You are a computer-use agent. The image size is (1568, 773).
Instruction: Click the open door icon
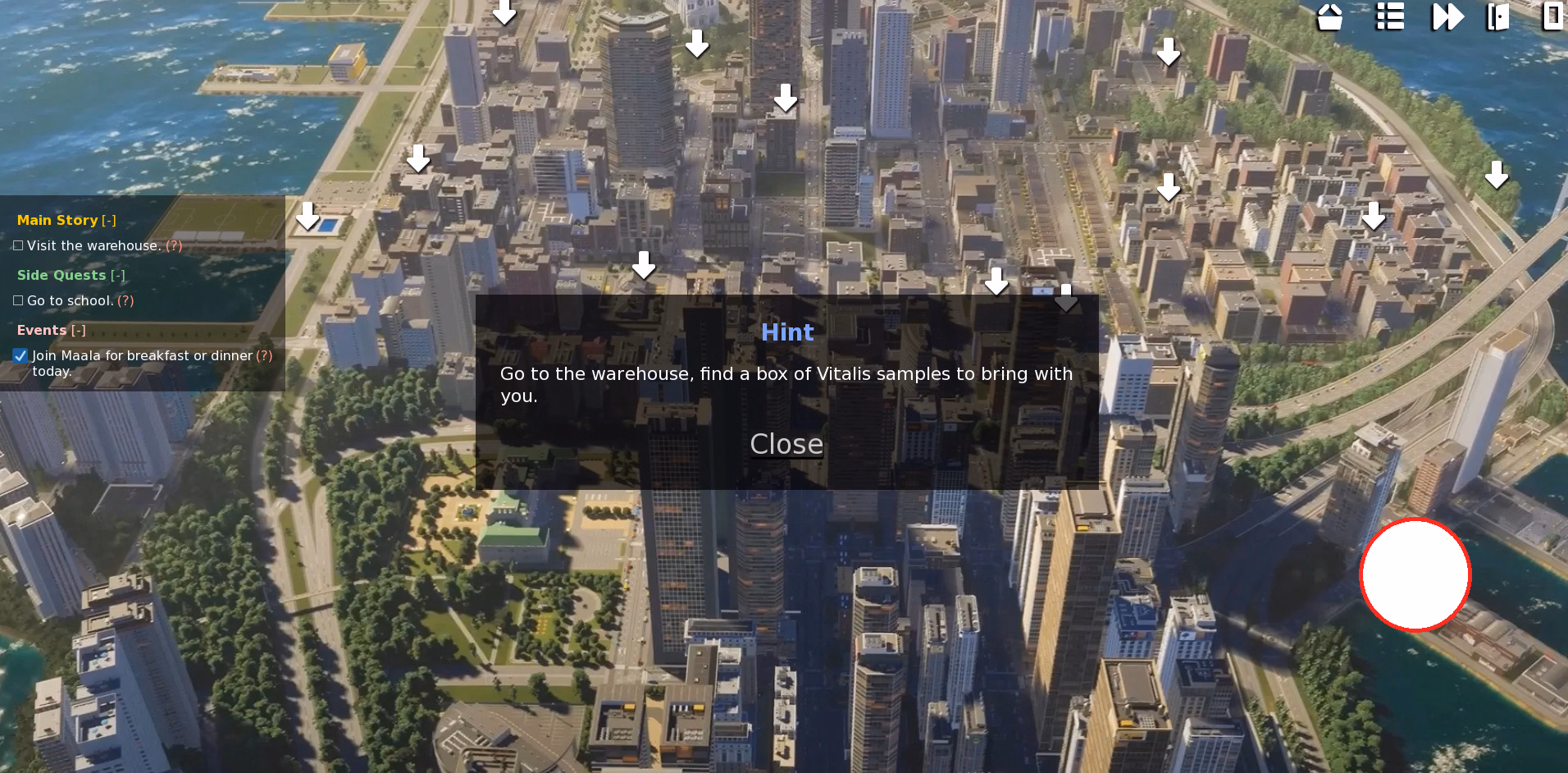pyautogui.click(x=1497, y=16)
